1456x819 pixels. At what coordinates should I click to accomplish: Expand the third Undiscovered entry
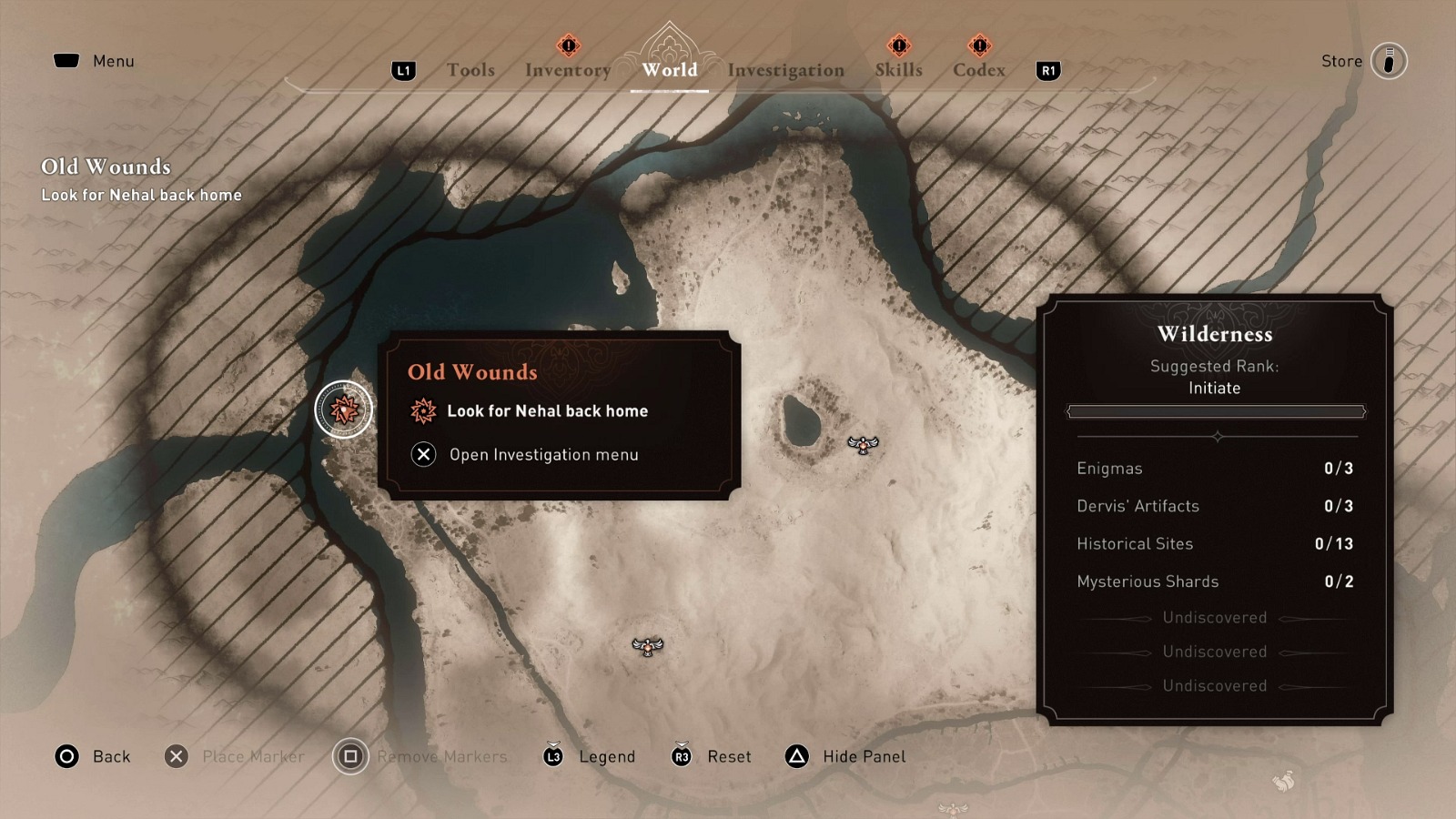click(x=1214, y=686)
